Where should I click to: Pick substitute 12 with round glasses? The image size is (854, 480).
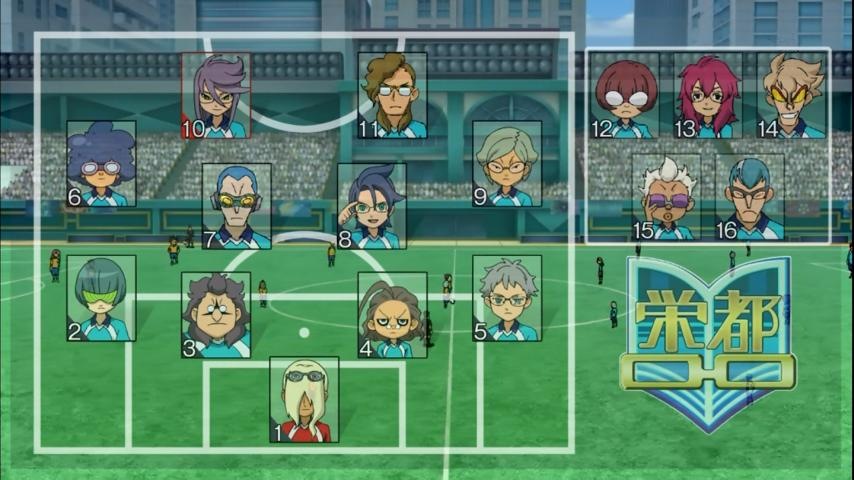tap(625, 96)
